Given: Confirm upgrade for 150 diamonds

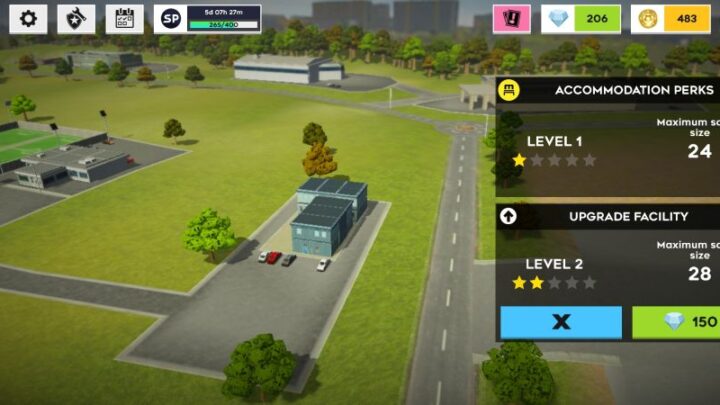Looking at the screenshot, I should point(676,322).
